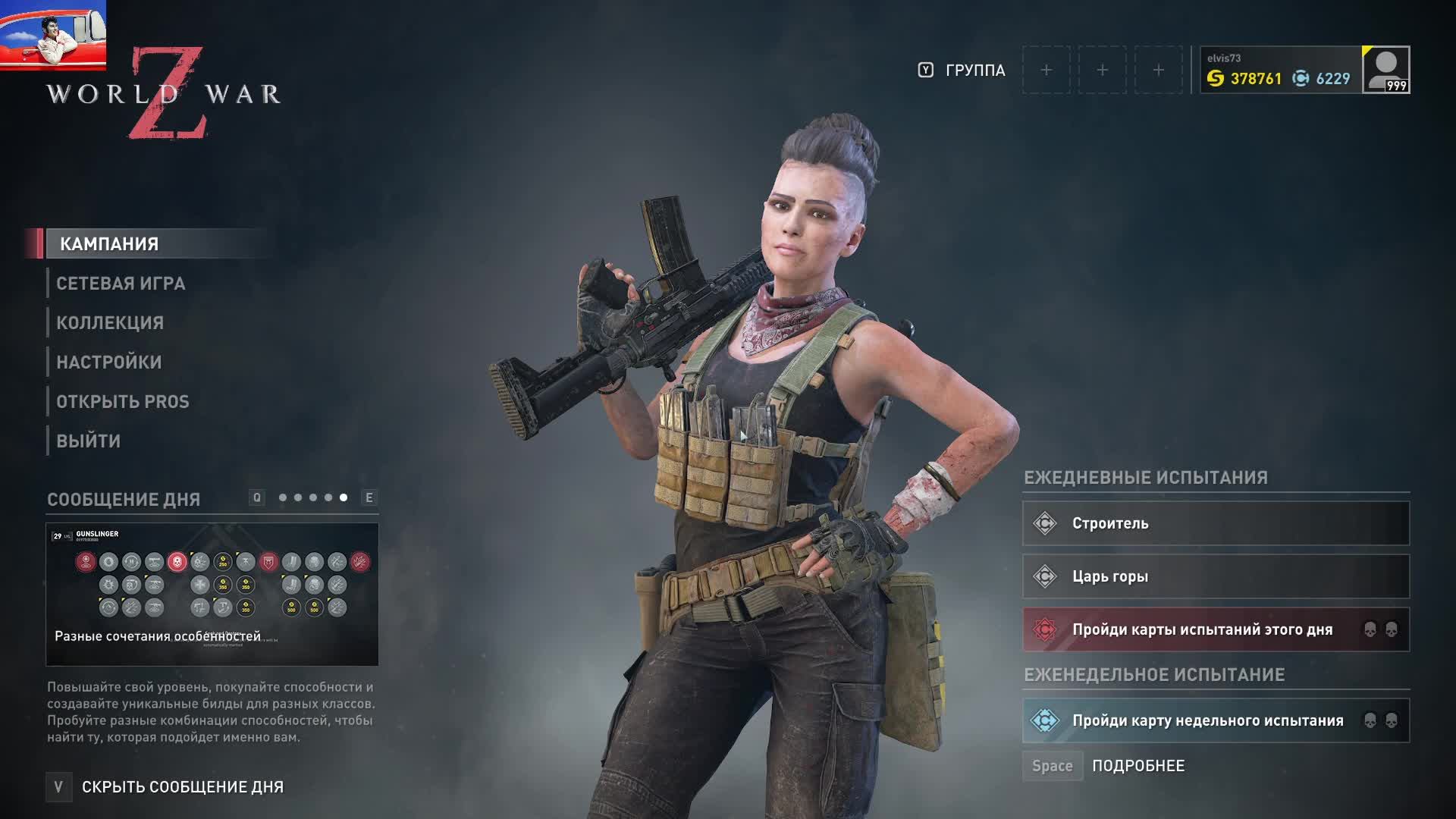
Task: Exit the game with Выйти
Action: coord(89,441)
